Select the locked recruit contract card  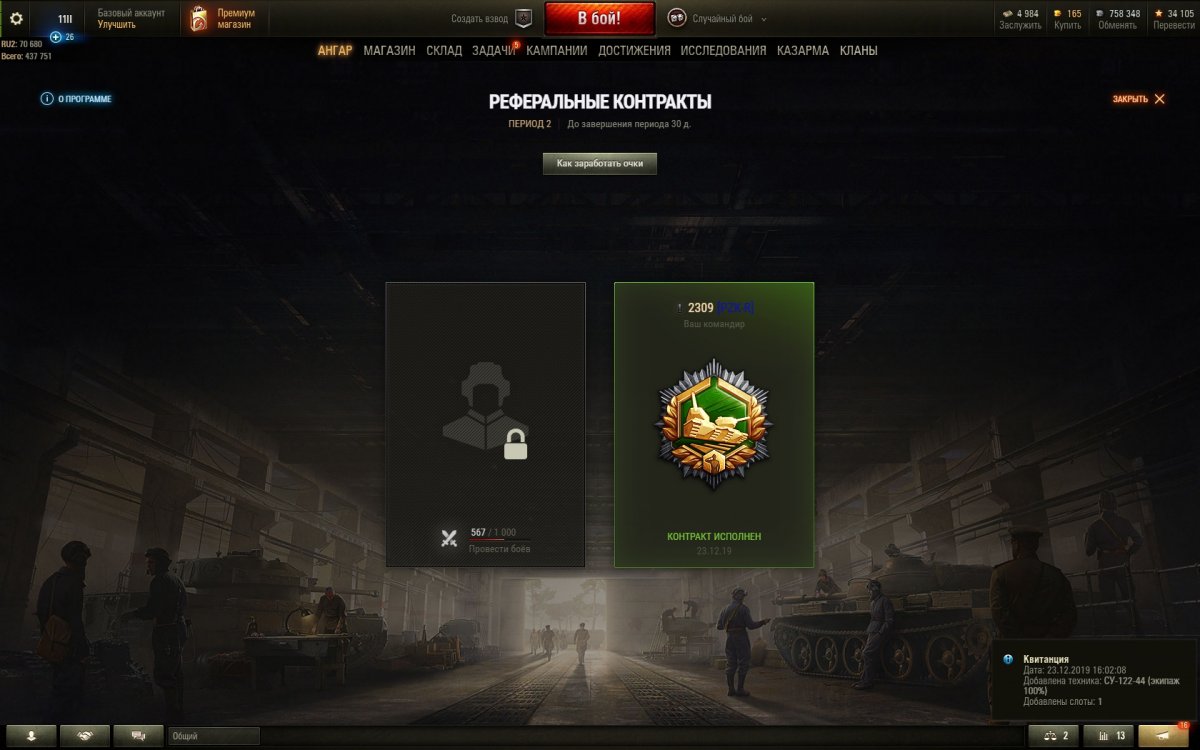485,424
